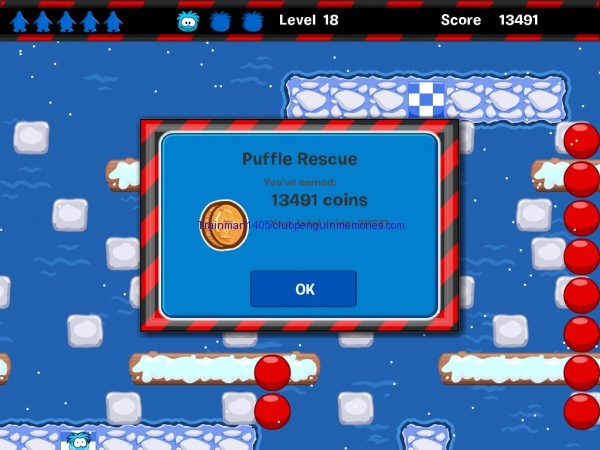The width and height of the screenshot is (600, 450).
Task: Confirm the coins earned with OK
Action: [304, 289]
